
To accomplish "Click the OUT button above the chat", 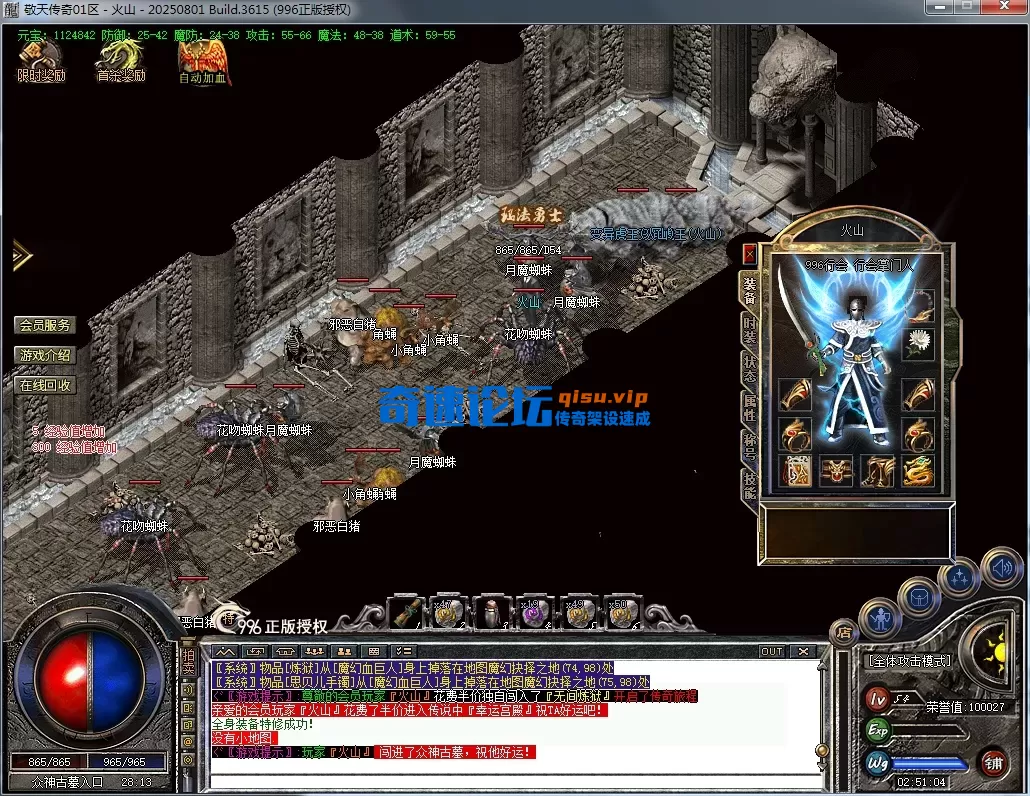I will click(x=771, y=651).
